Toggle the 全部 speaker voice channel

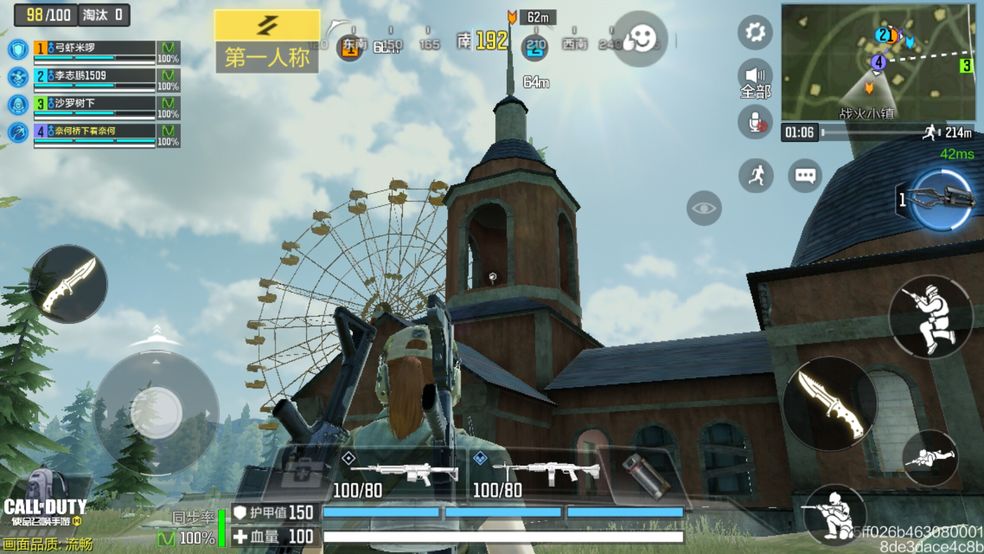tap(755, 78)
